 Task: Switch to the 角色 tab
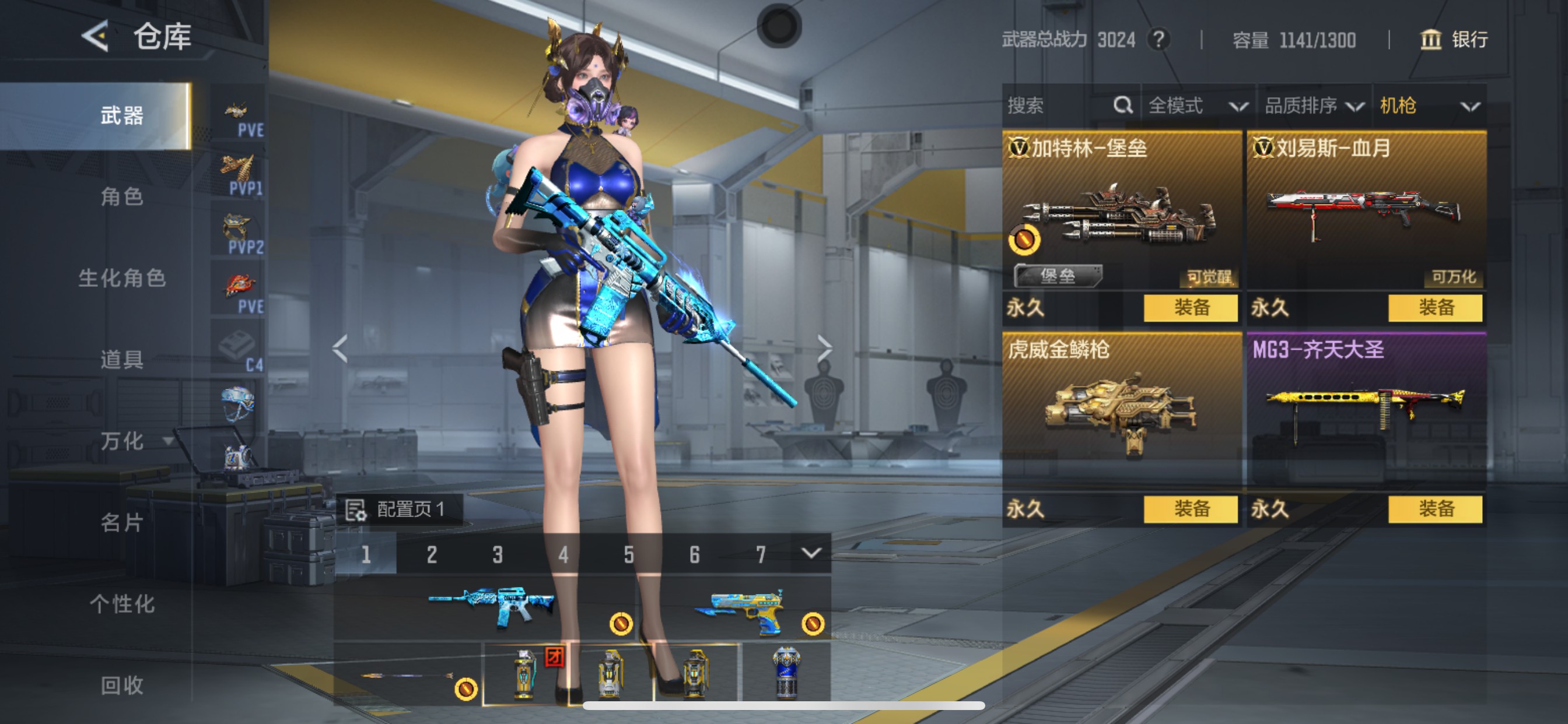click(122, 196)
